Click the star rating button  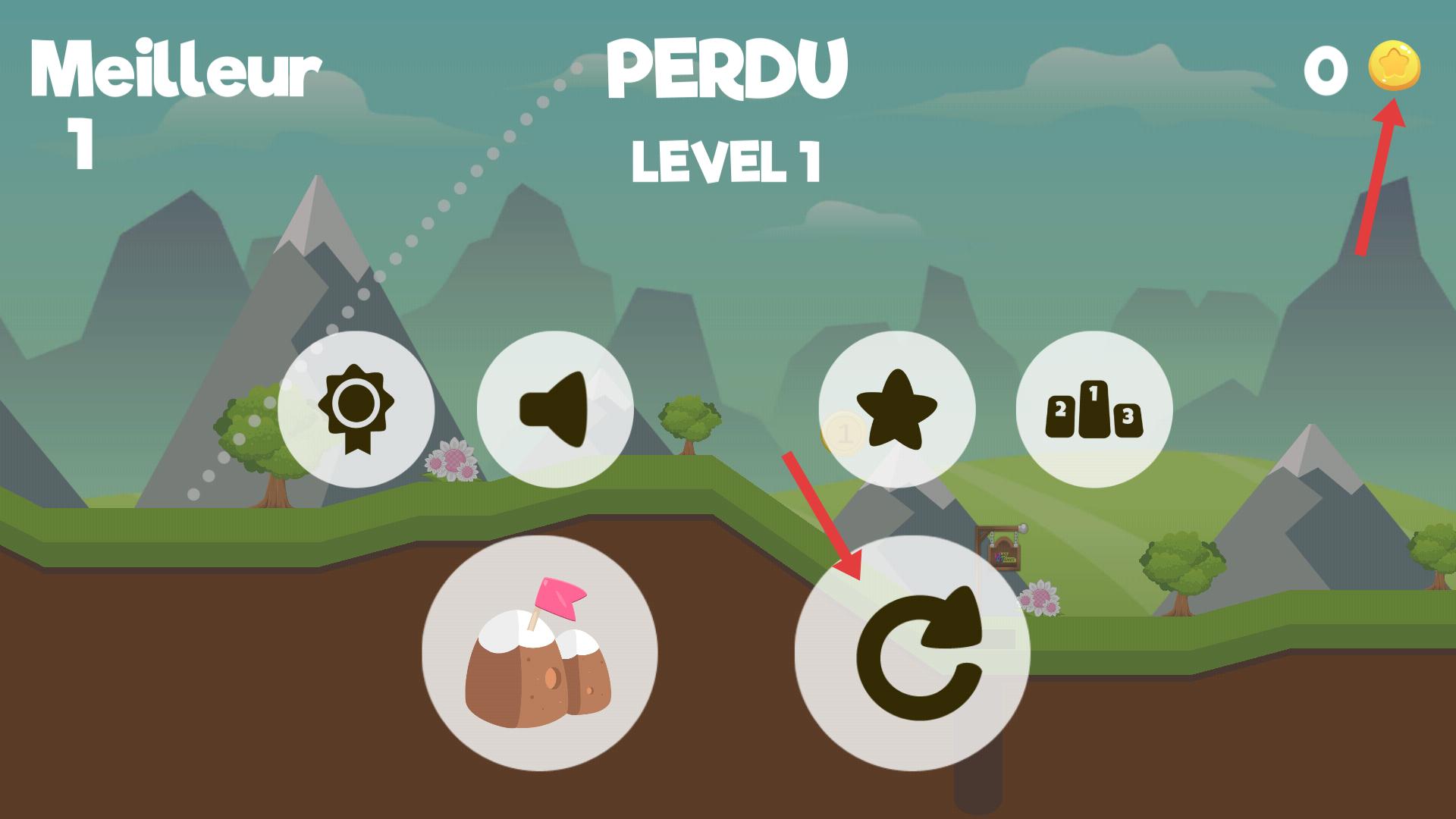pyautogui.click(x=897, y=409)
